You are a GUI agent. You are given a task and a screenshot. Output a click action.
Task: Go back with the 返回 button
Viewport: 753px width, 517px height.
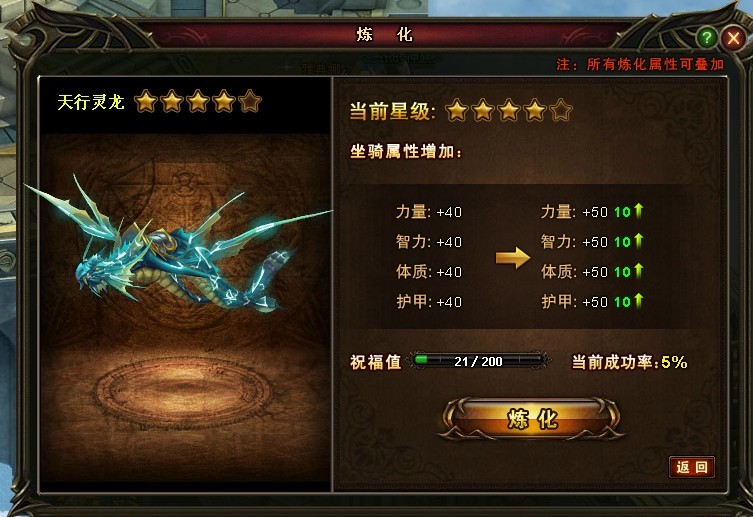692,467
